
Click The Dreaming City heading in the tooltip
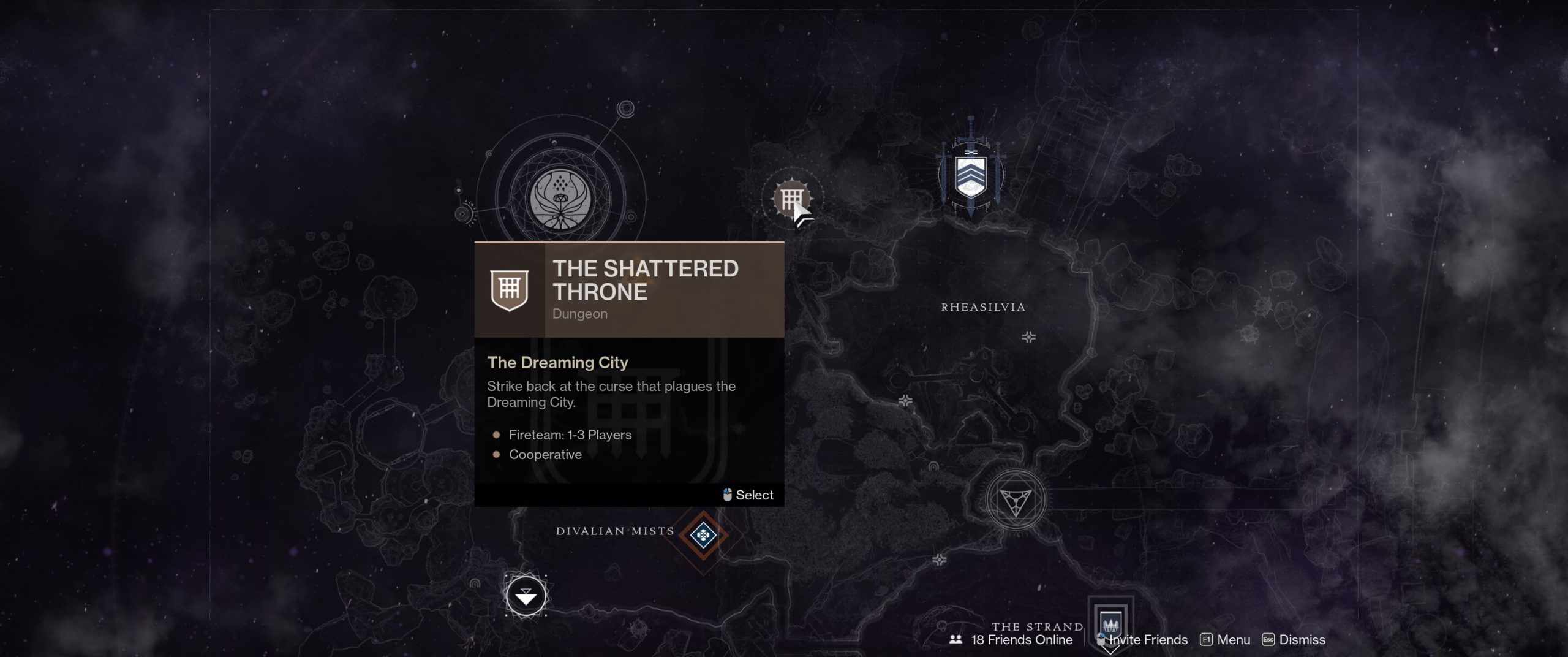tap(557, 362)
